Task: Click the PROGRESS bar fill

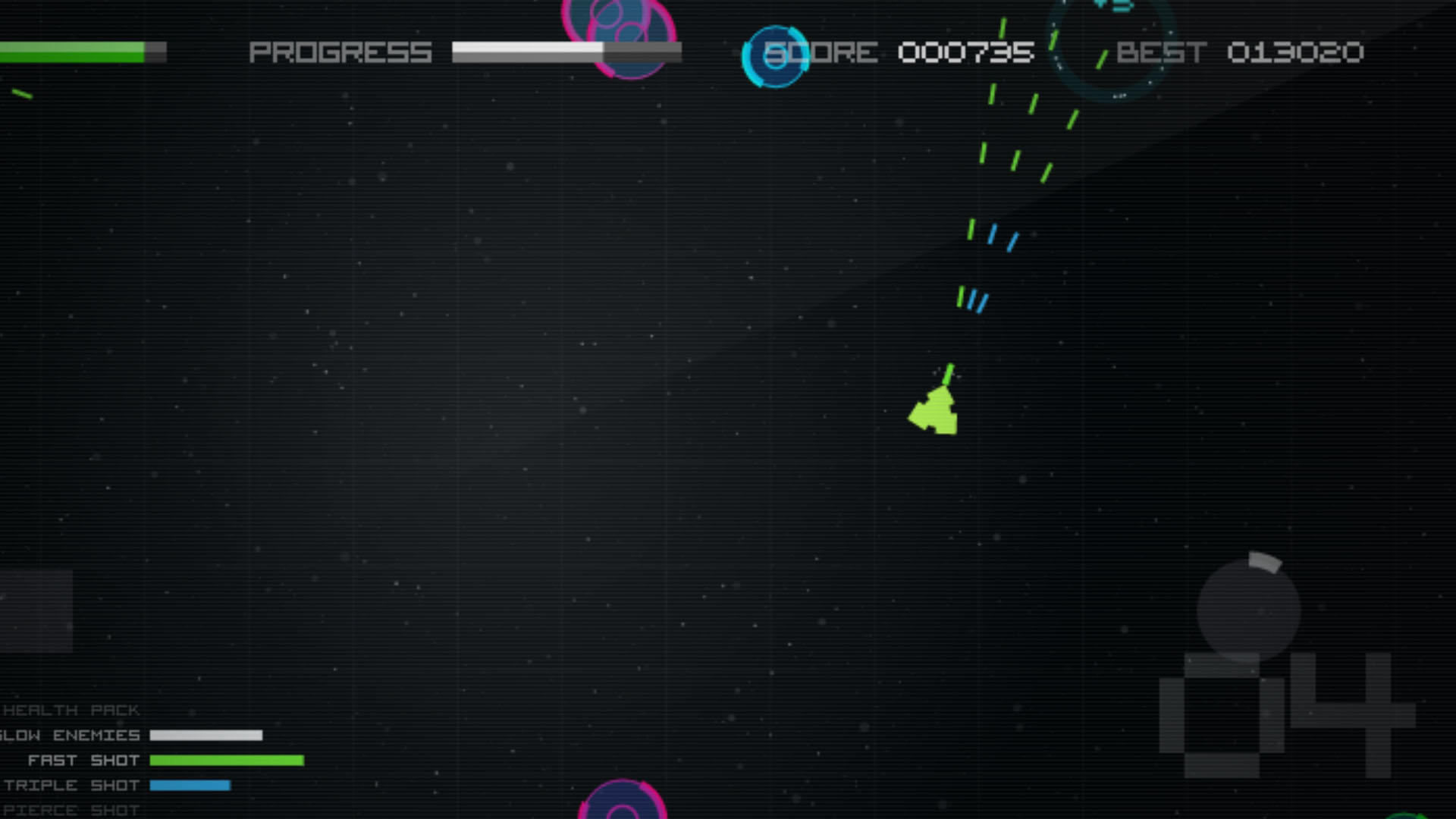Action: pyautogui.click(x=527, y=52)
